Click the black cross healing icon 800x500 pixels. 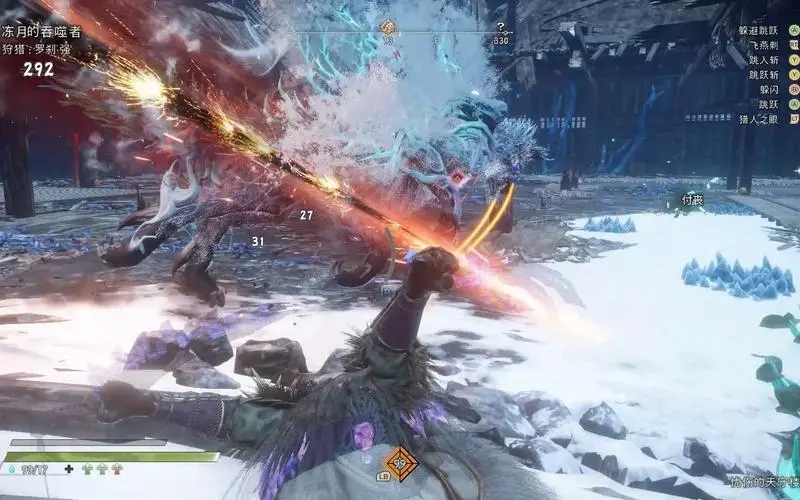[x=68, y=468]
